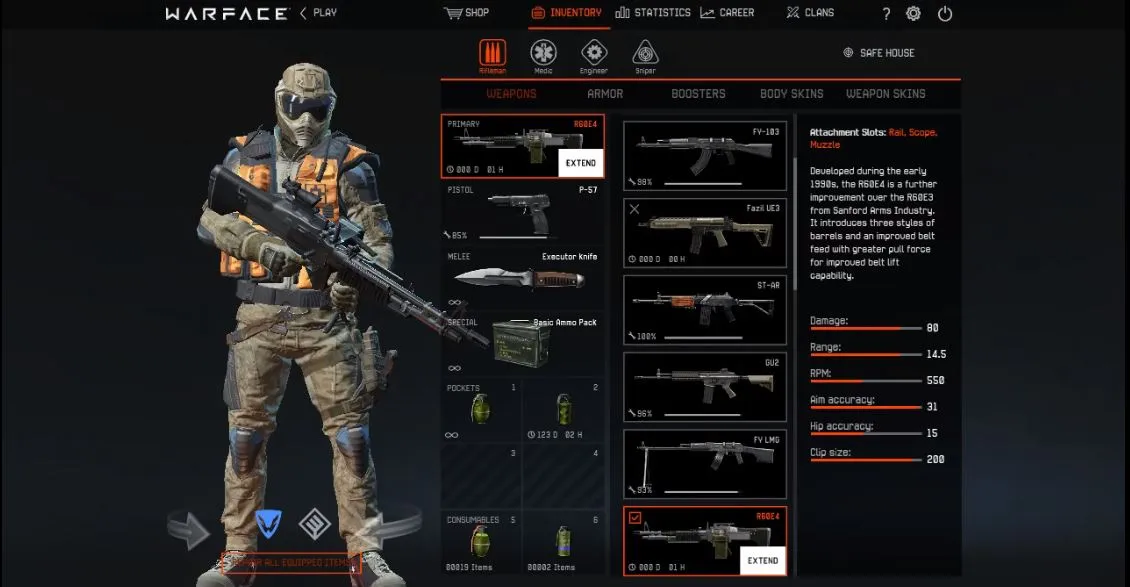Open the Clans menu
This screenshot has height=587, width=1130.
809,13
